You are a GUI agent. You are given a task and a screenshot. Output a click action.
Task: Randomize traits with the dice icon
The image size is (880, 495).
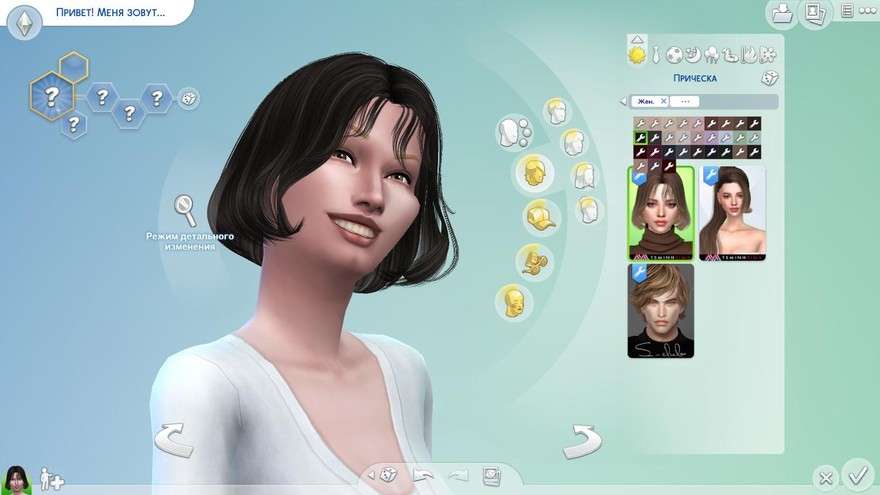(x=188, y=98)
